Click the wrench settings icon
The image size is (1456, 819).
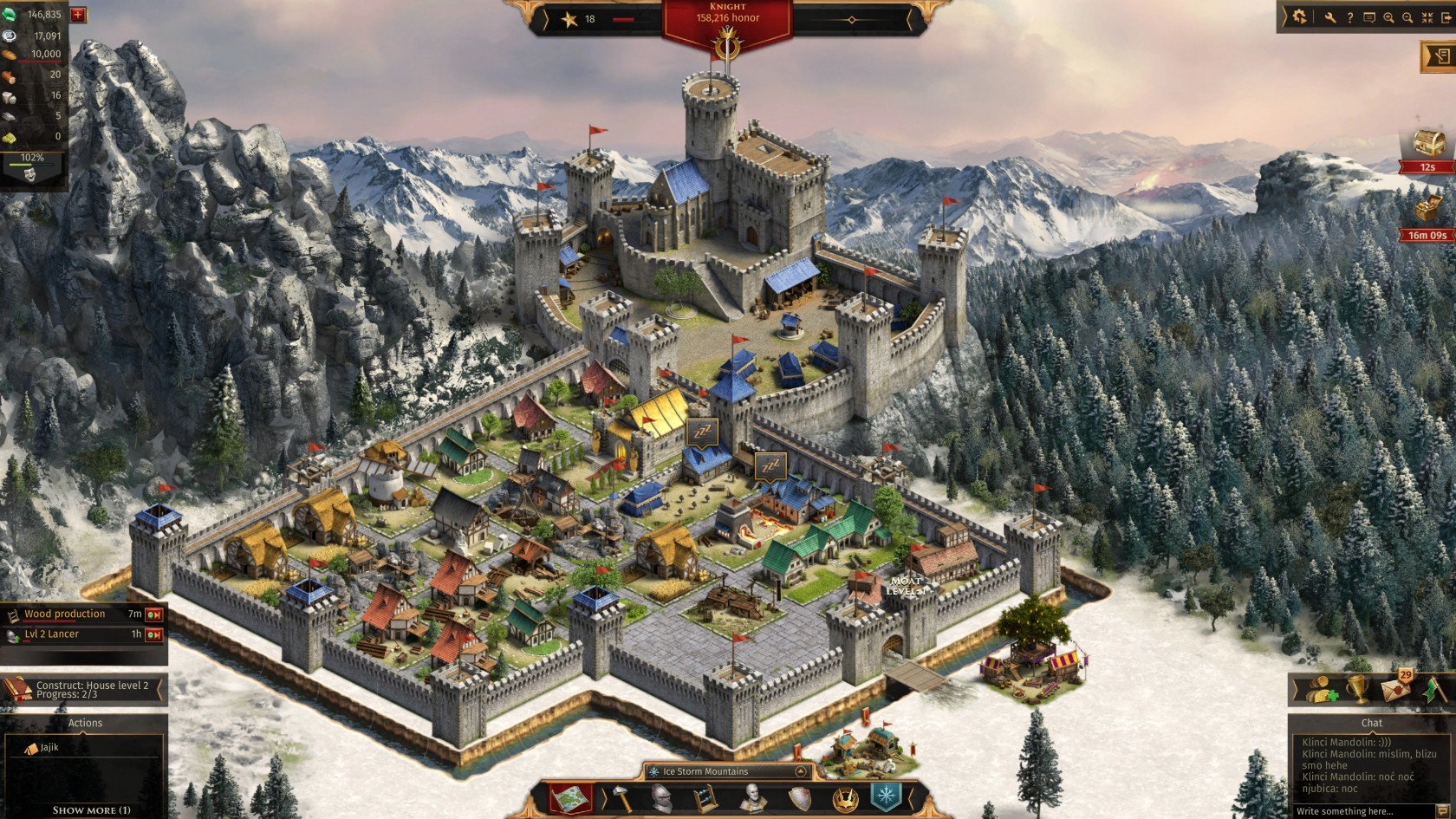1329,17
